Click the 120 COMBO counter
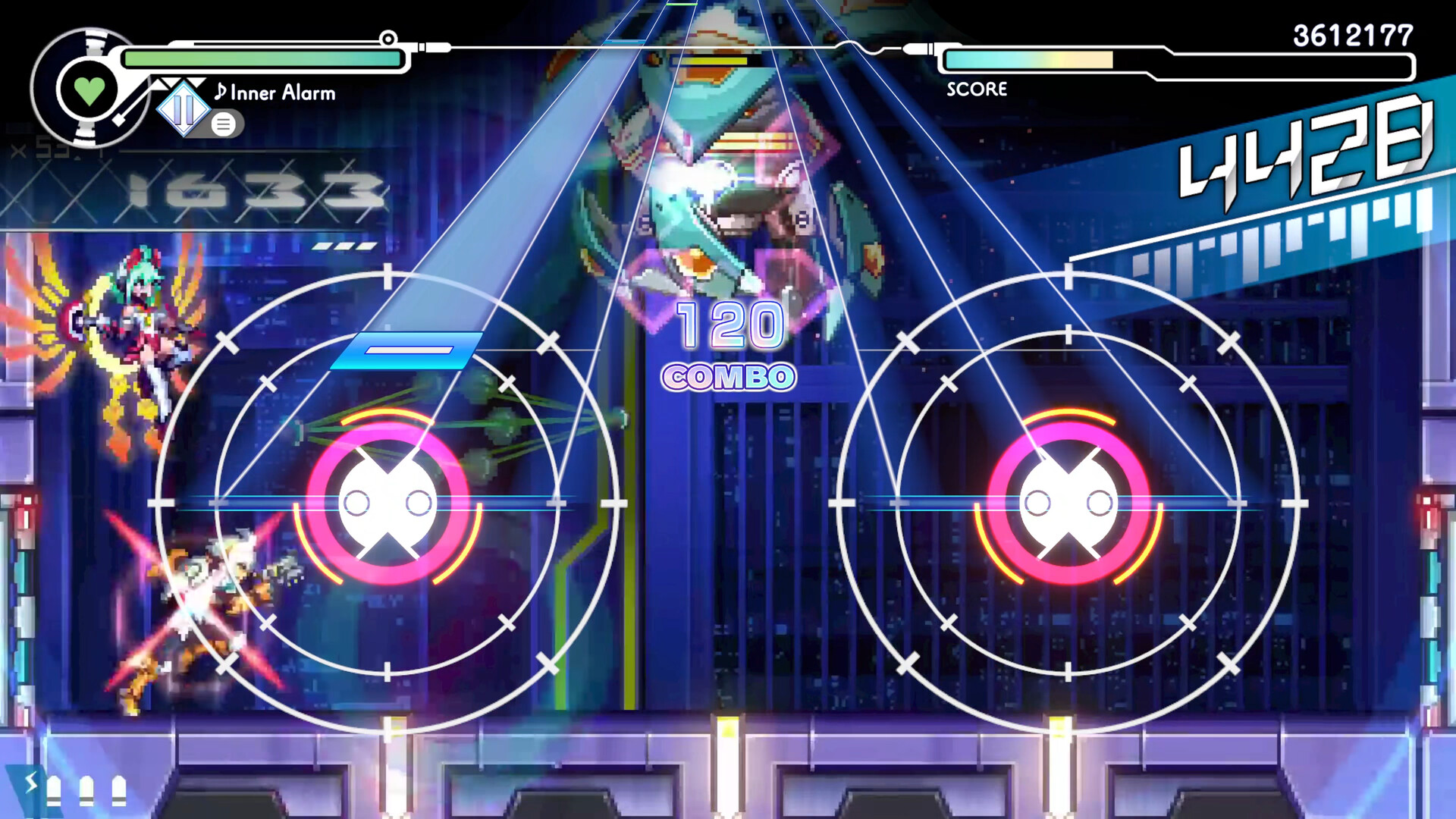The width and height of the screenshot is (1456, 819). [729, 347]
